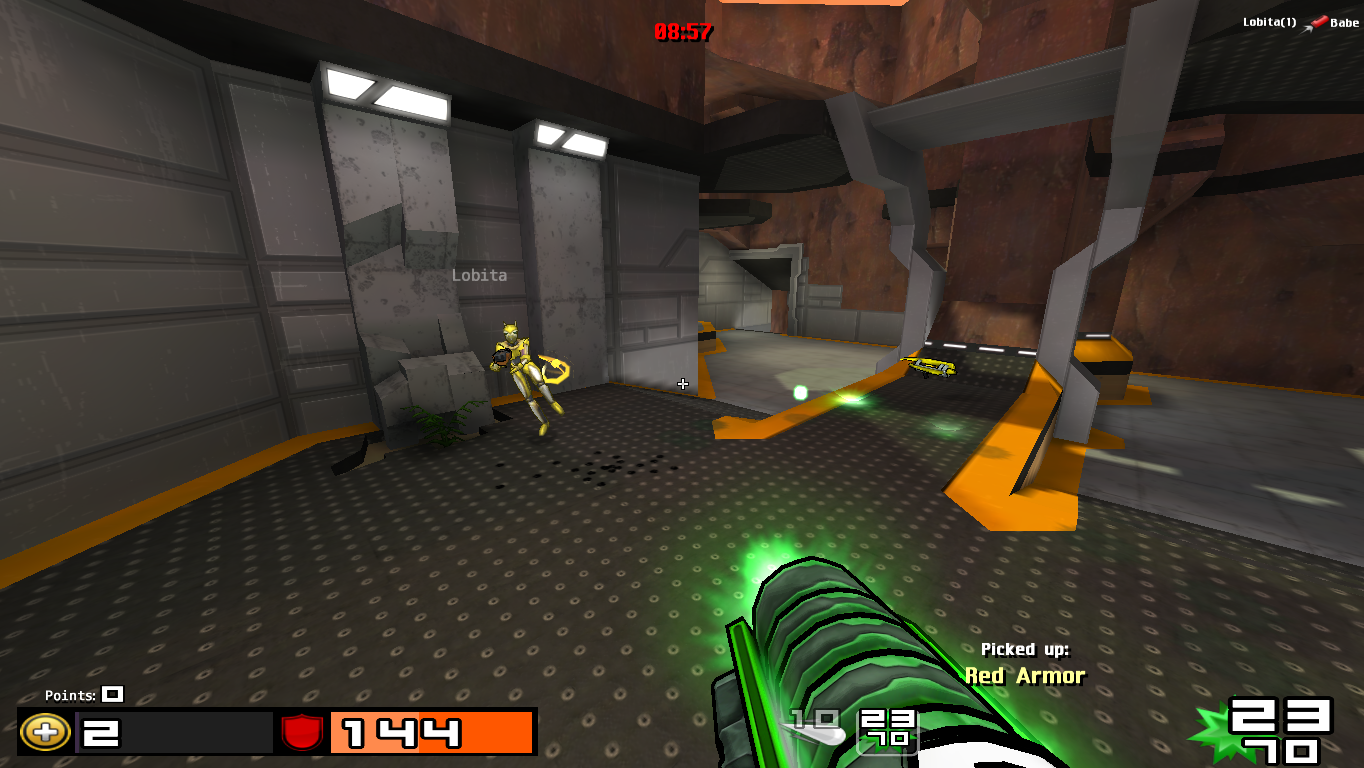Click the gold health cross icon
Screen dimensions: 1364x768
click(44, 734)
